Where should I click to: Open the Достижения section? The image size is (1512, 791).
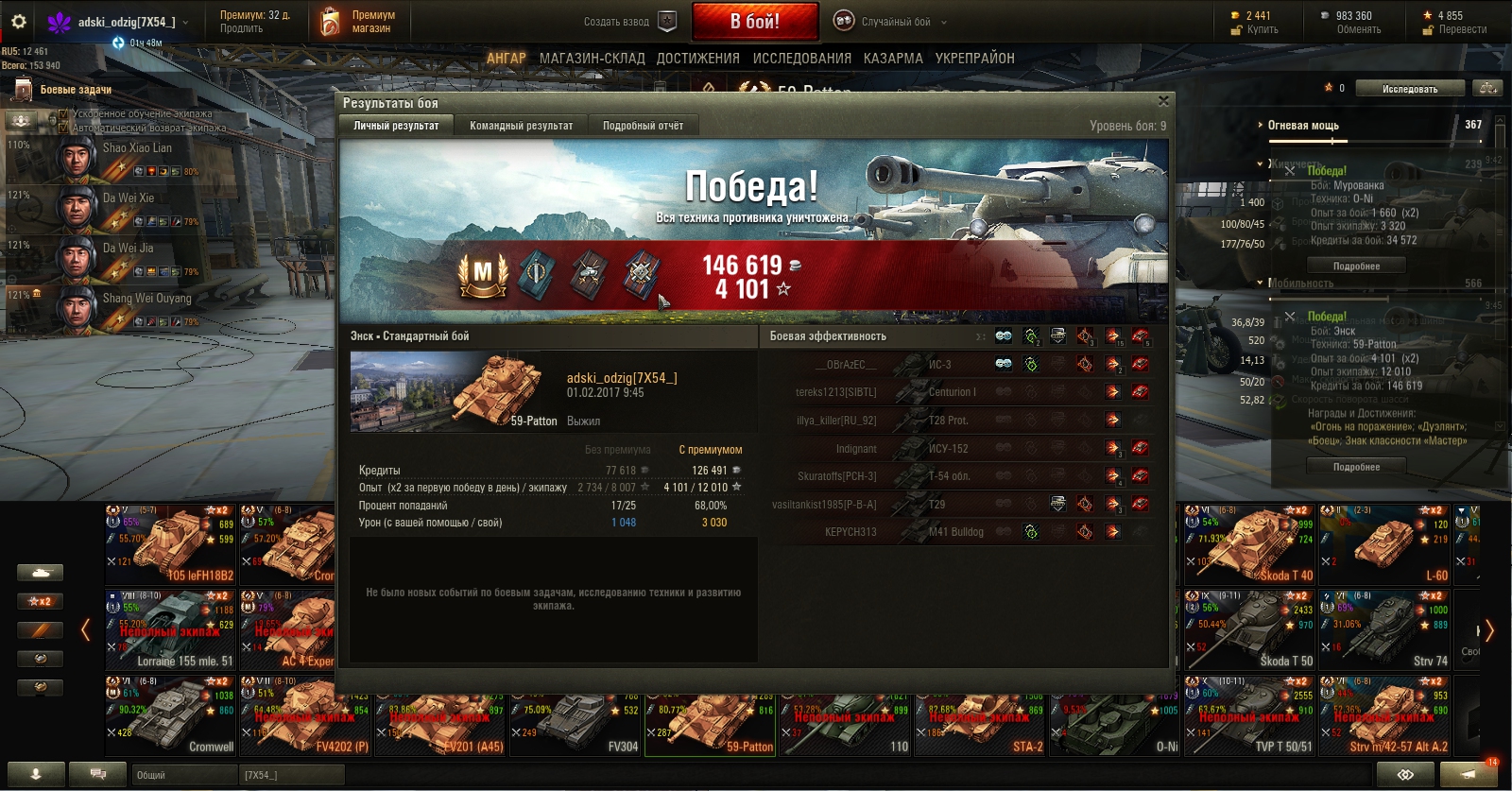[x=697, y=59]
